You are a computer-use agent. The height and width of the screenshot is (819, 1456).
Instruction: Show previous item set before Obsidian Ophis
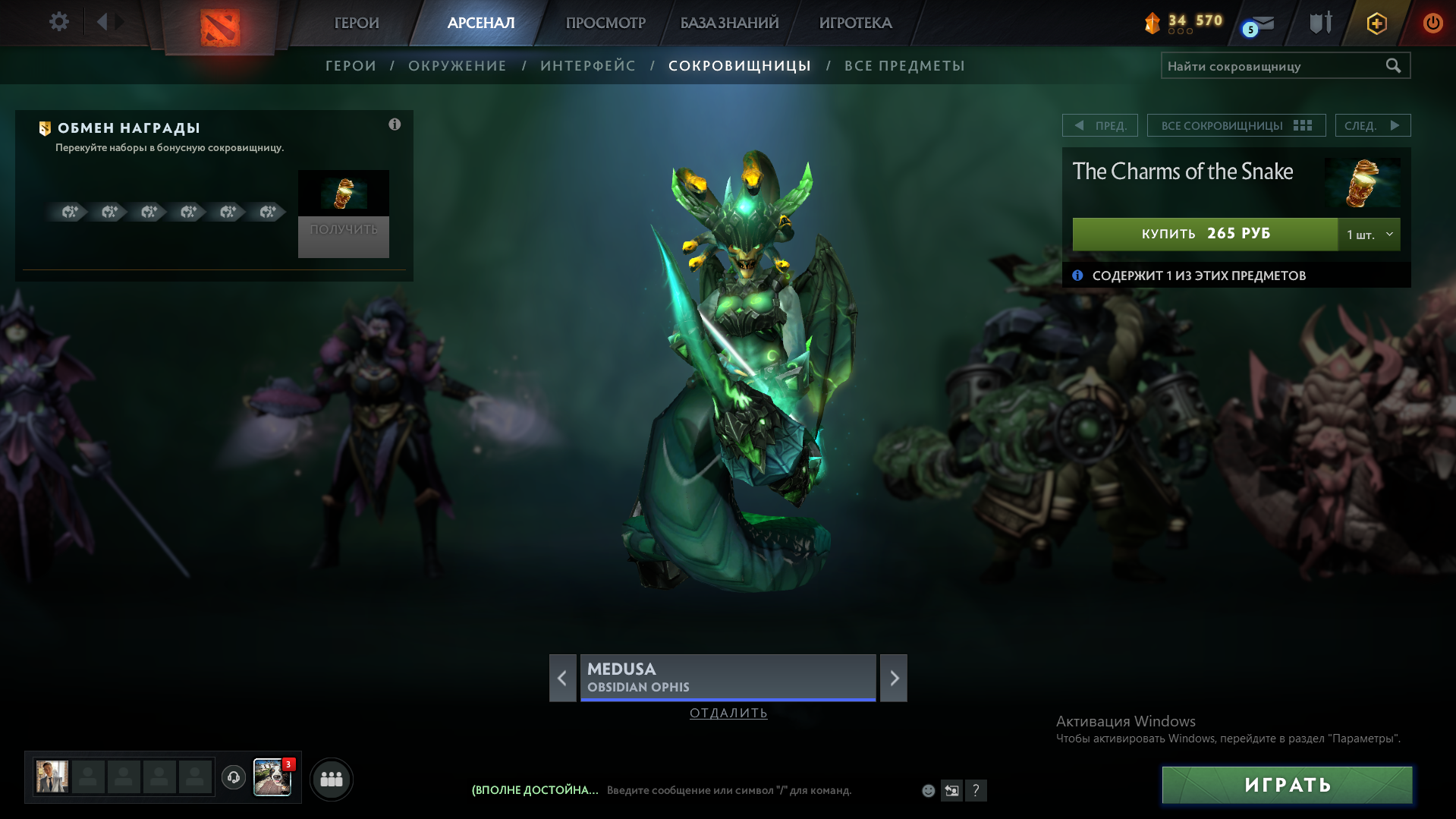click(562, 678)
